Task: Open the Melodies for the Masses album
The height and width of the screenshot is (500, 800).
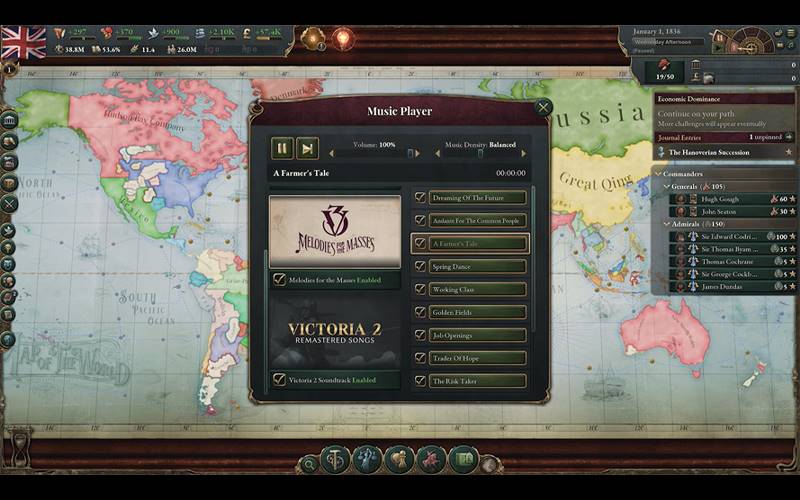Action: tap(334, 231)
